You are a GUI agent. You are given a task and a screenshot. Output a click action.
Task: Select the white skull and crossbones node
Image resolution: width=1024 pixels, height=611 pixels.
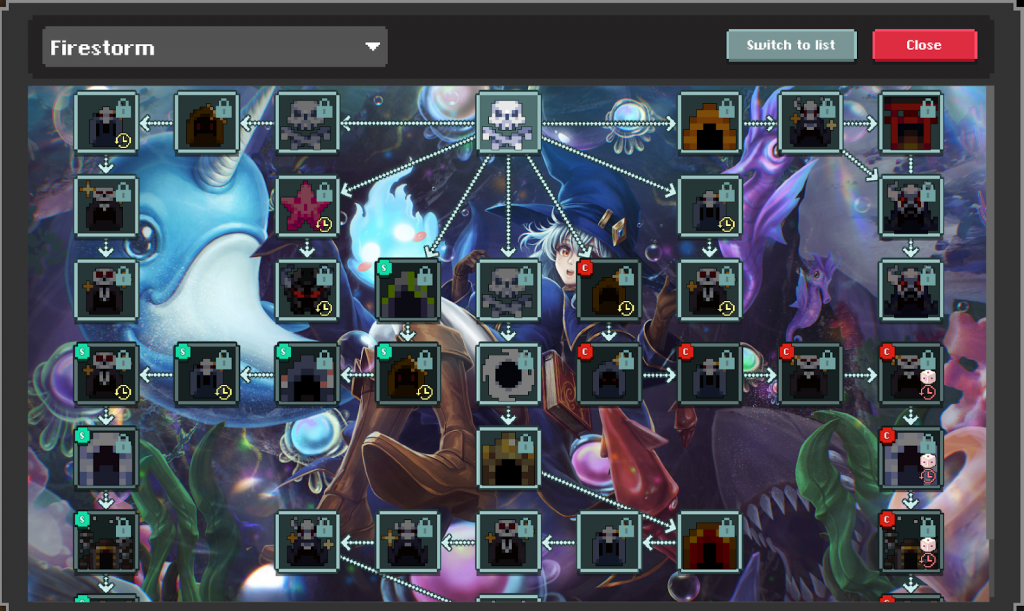[x=509, y=123]
